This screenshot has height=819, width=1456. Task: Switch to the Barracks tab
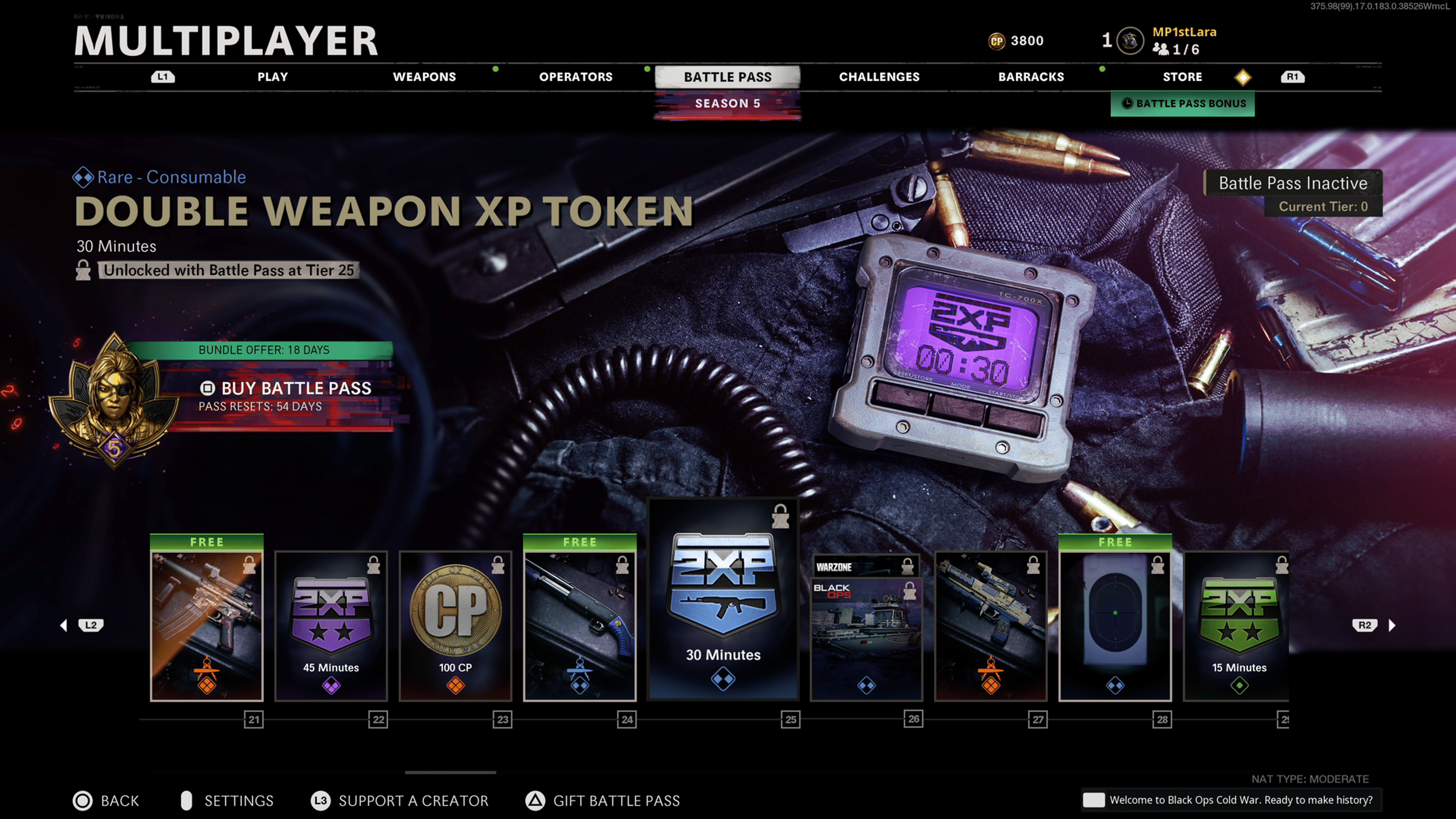click(x=1031, y=77)
